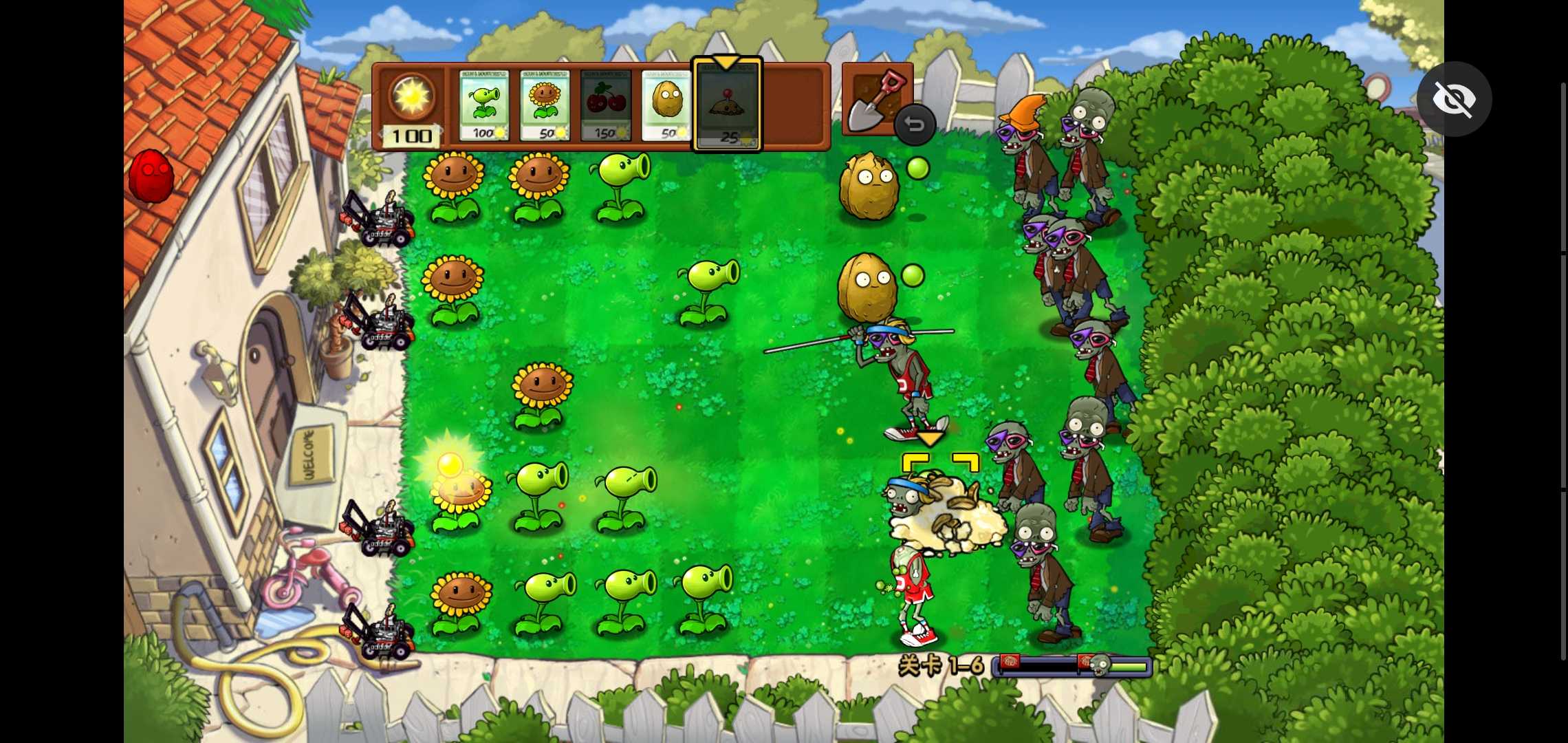1568x743 pixels.
Task: Click the round undo arrow button
Action: (x=915, y=125)
